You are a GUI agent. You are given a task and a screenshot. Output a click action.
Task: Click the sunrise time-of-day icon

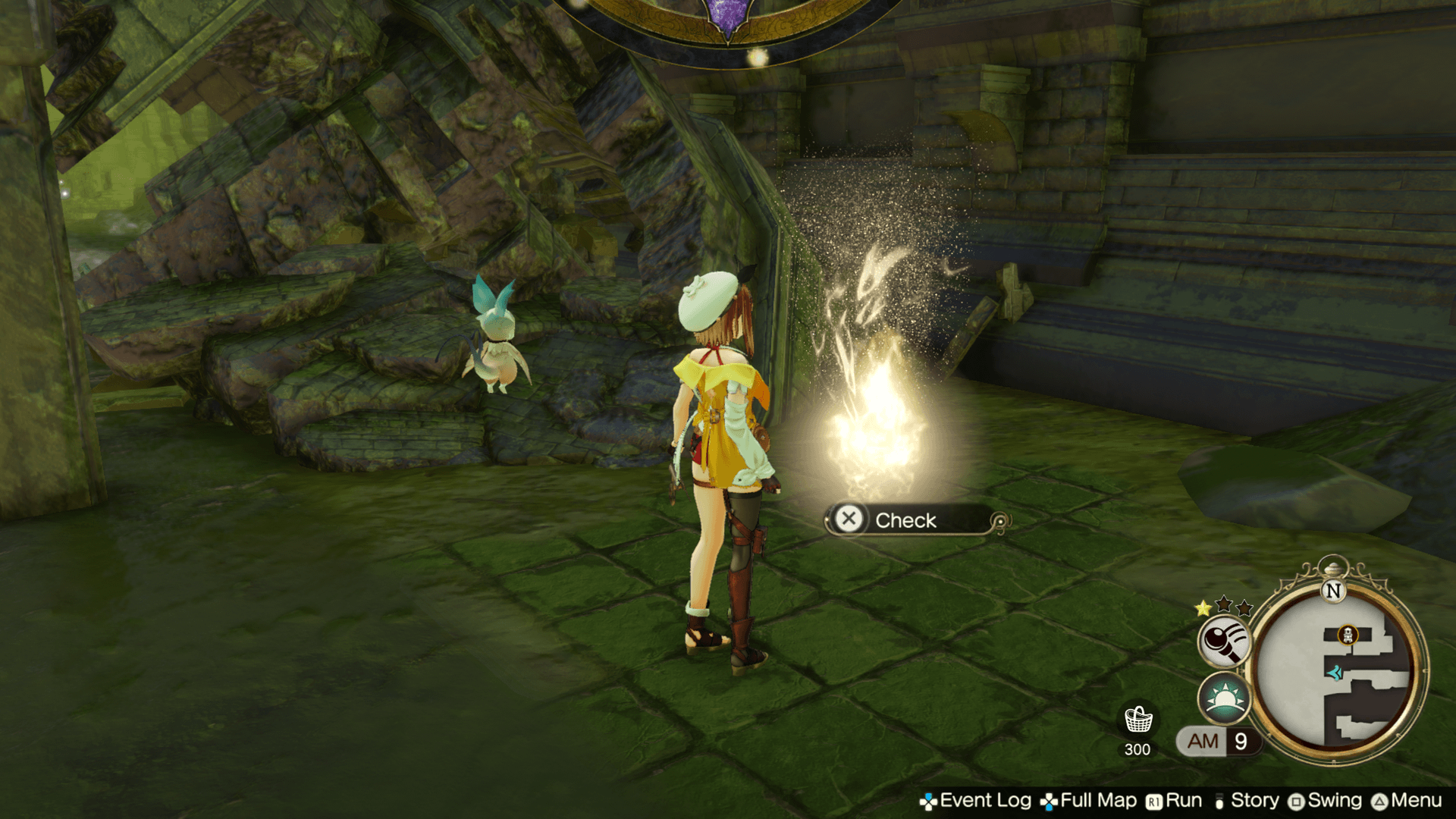[1223, 698]
